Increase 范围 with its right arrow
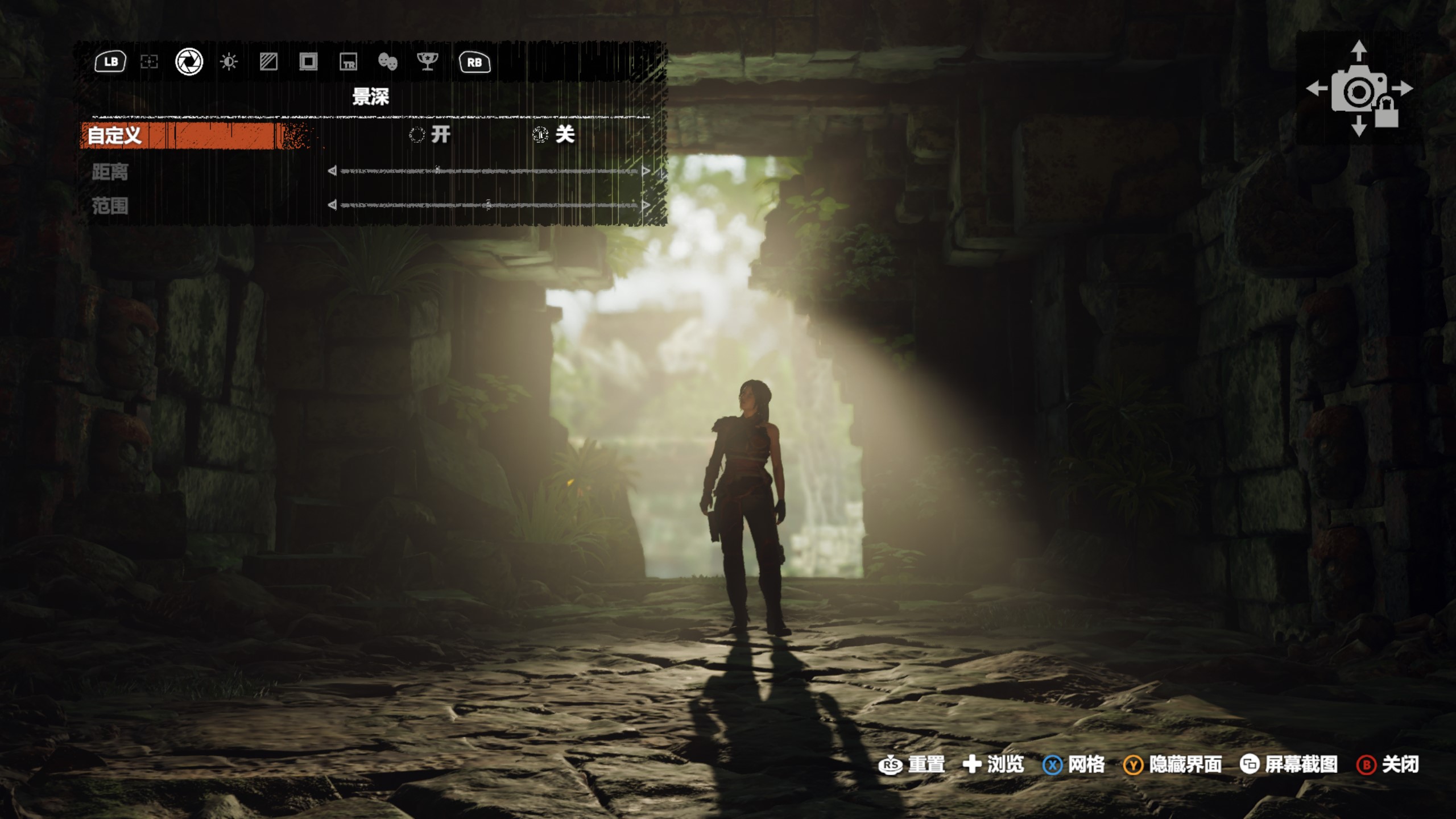Viewport: 1456px width, 819px height. (646, 205)
